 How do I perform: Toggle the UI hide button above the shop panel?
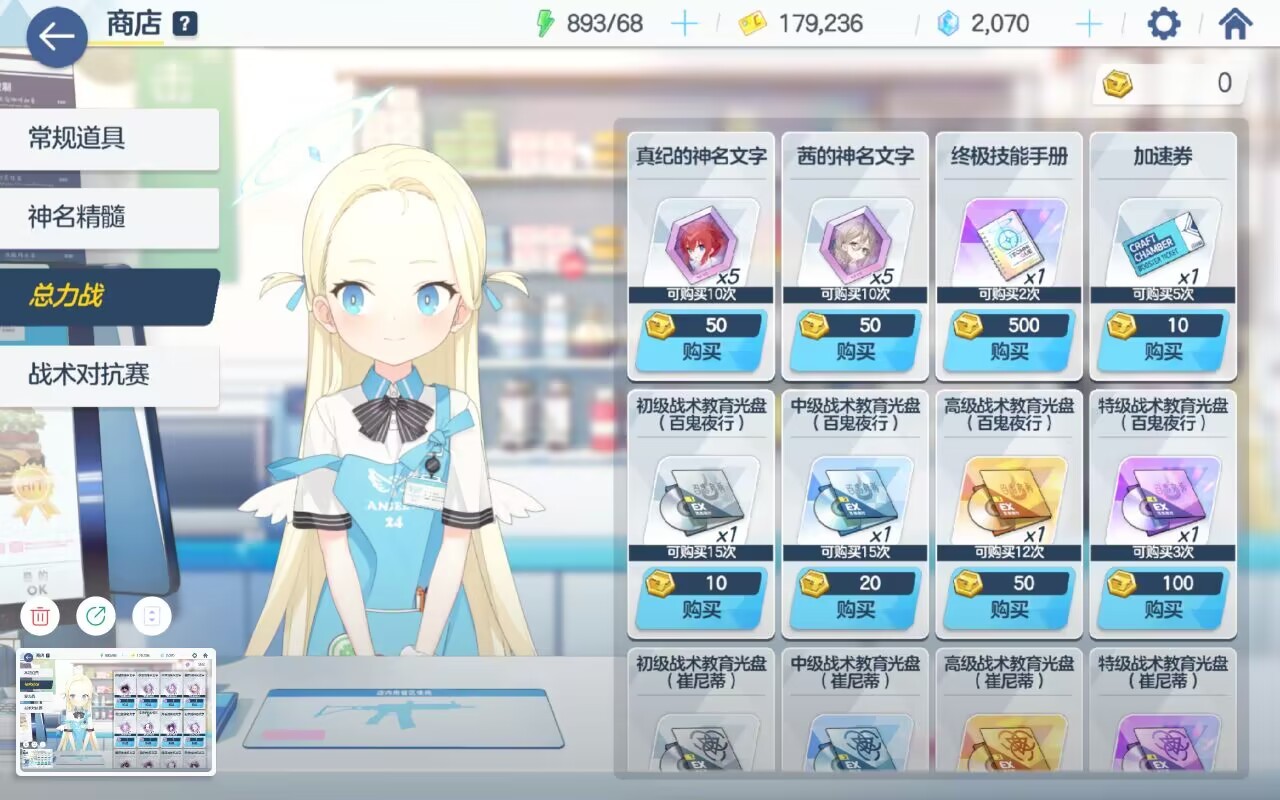click(x=151, y=616)
